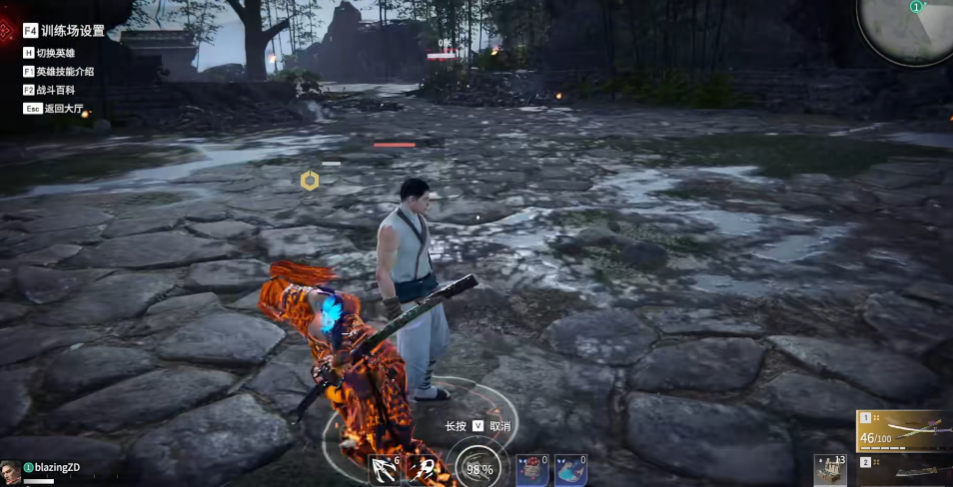Click blazingZD's hero portrait
The image size is (953, 487).
pos(11,471)
